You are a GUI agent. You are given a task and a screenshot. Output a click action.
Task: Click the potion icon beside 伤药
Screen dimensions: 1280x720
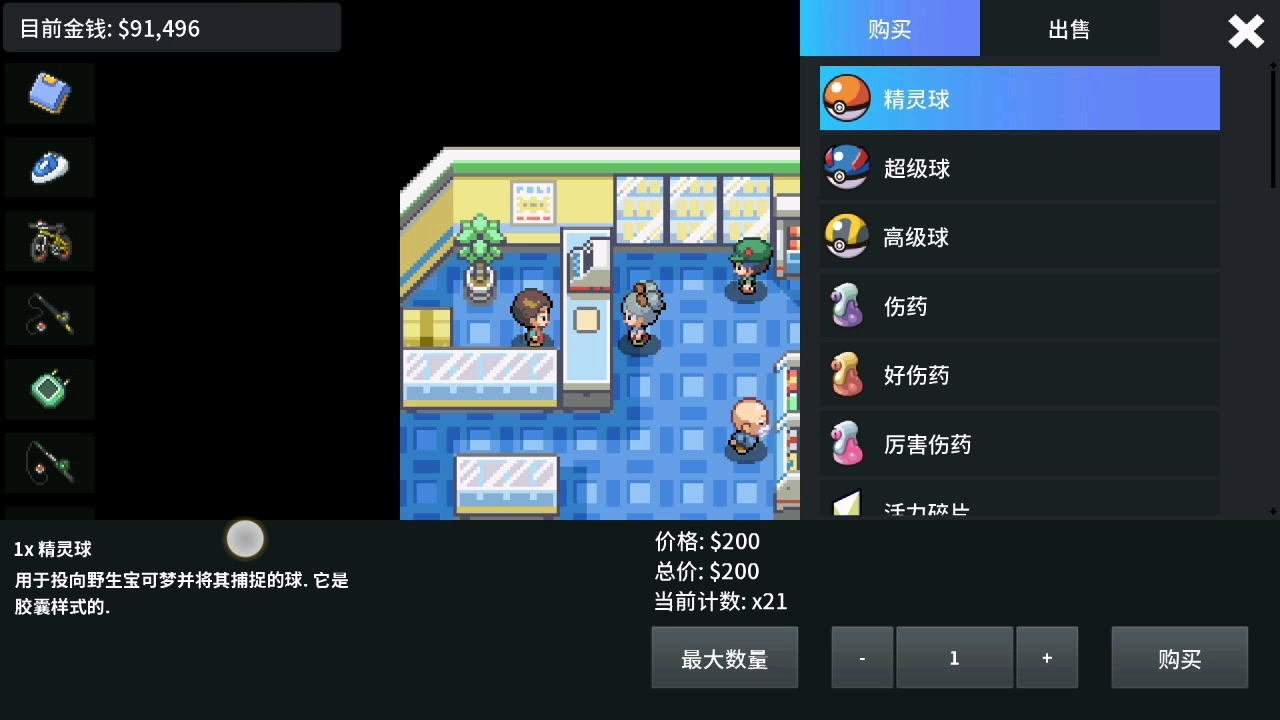(x=846, y=306)
